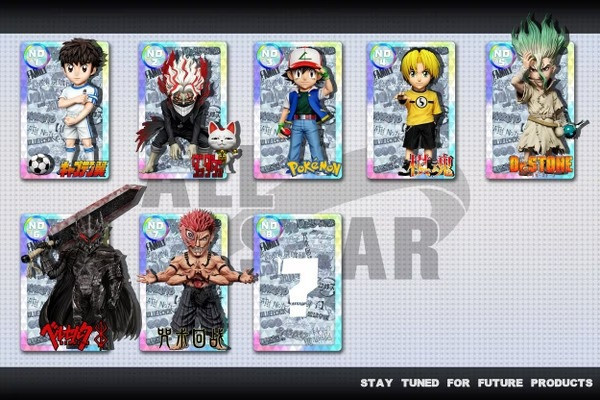Screen dimensions: 600x400
Task: Select the blonde boy in yellow shirt card
Action: (x=411, y=110)
